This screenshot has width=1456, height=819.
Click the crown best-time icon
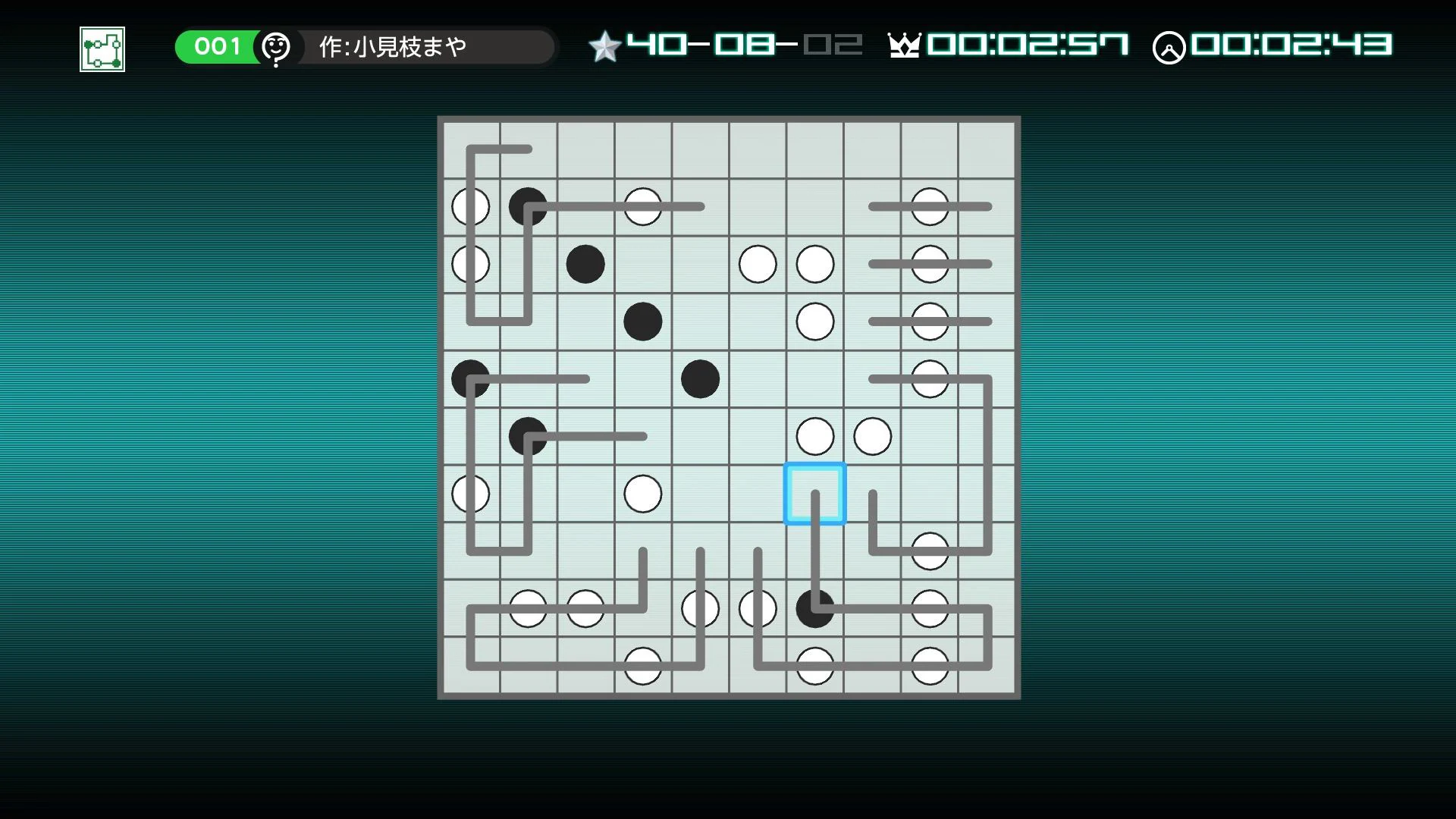pos(904,45)
